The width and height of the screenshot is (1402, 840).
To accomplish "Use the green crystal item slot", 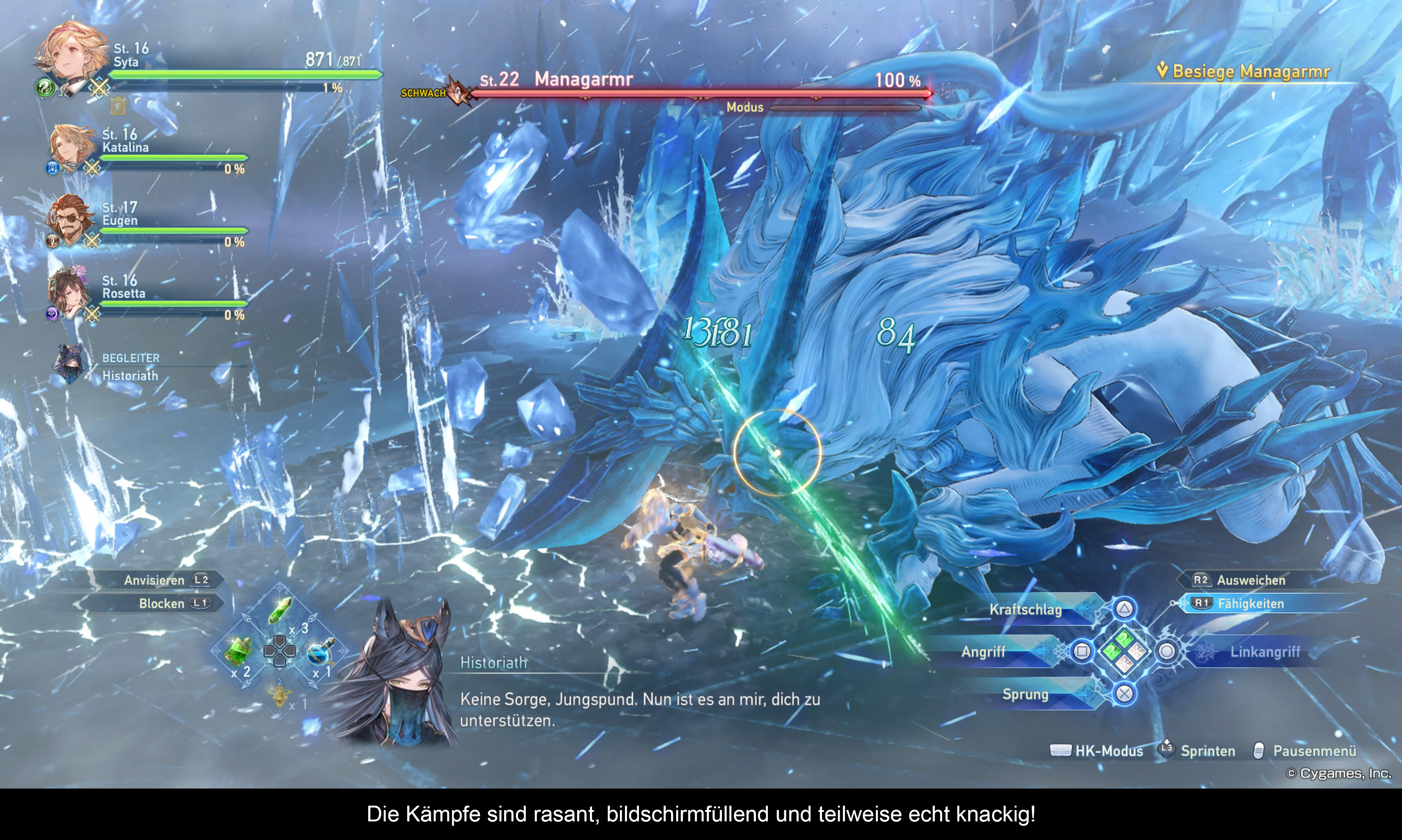I will (x=280, y=610).
